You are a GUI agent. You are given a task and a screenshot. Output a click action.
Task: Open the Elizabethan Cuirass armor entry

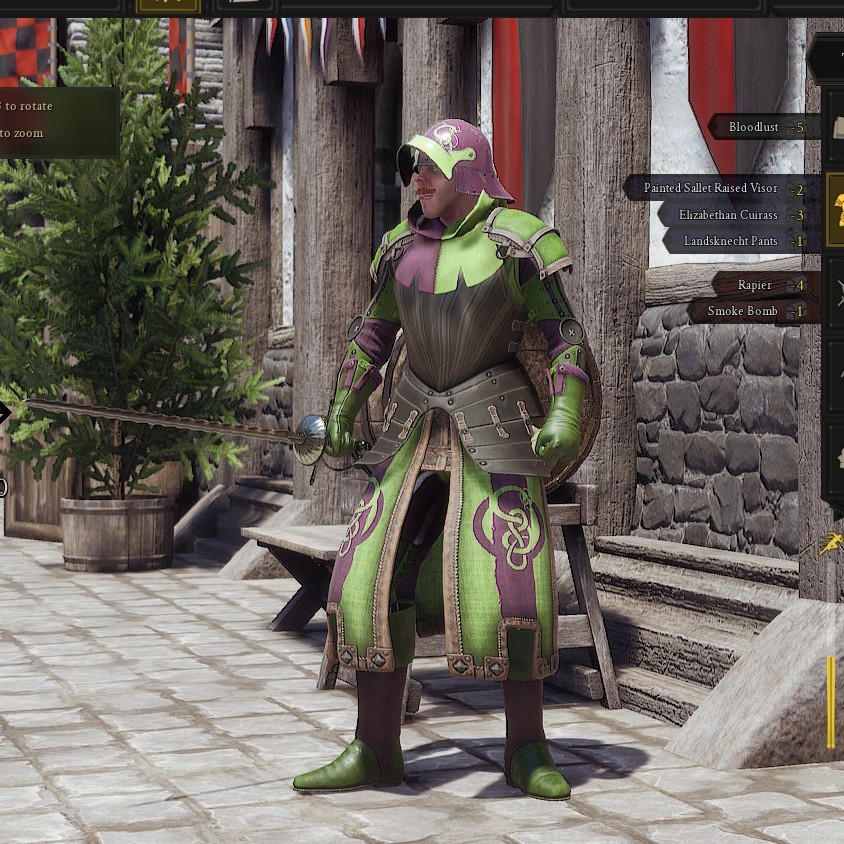coord(734,215)
